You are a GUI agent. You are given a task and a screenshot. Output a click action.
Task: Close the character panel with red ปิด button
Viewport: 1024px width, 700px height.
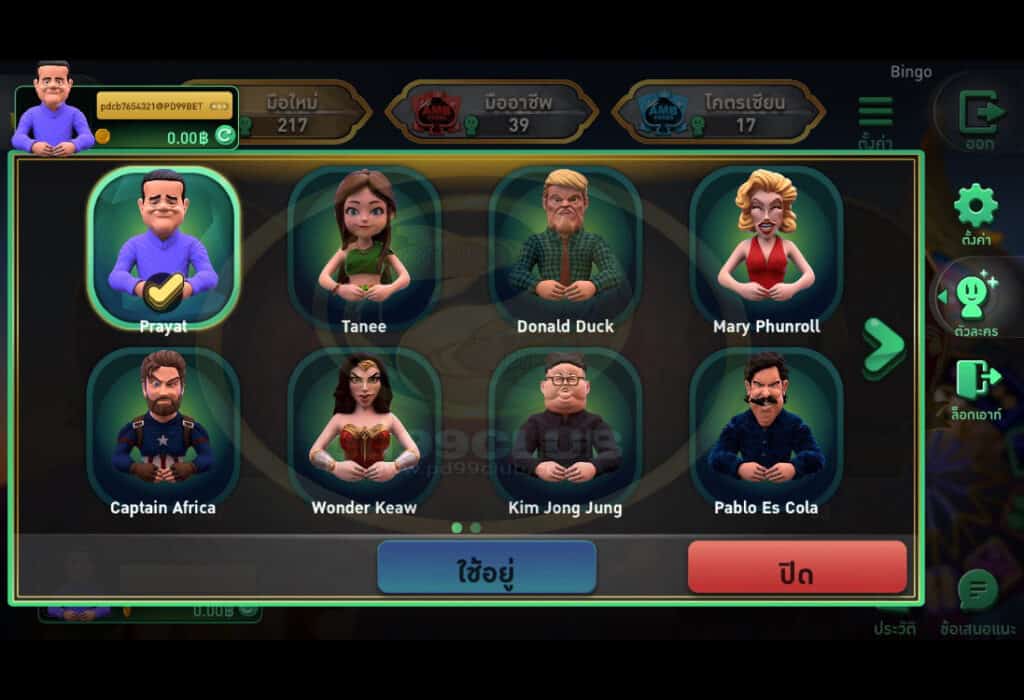797,568
